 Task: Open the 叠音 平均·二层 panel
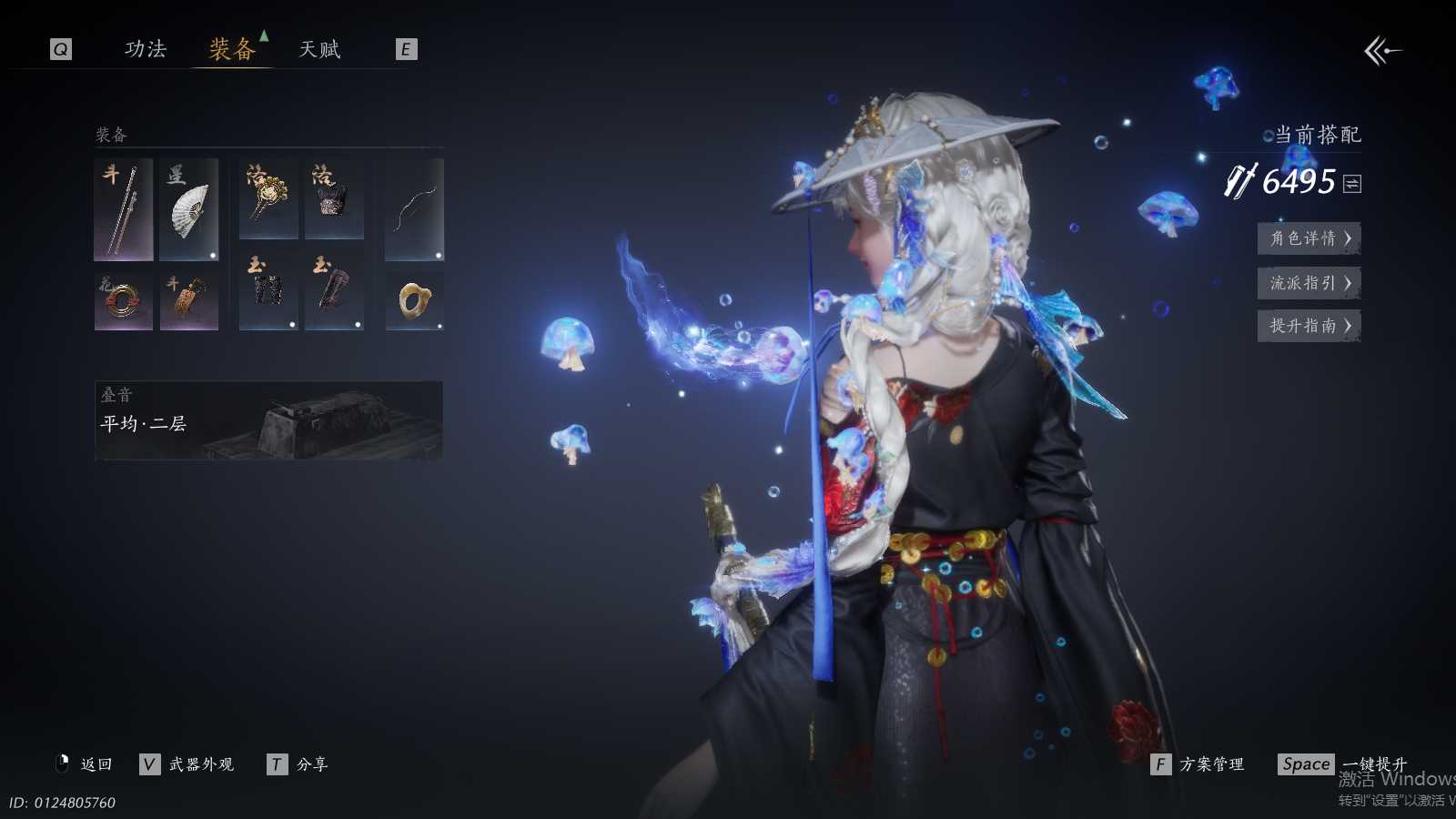click(x=268, y=420)
